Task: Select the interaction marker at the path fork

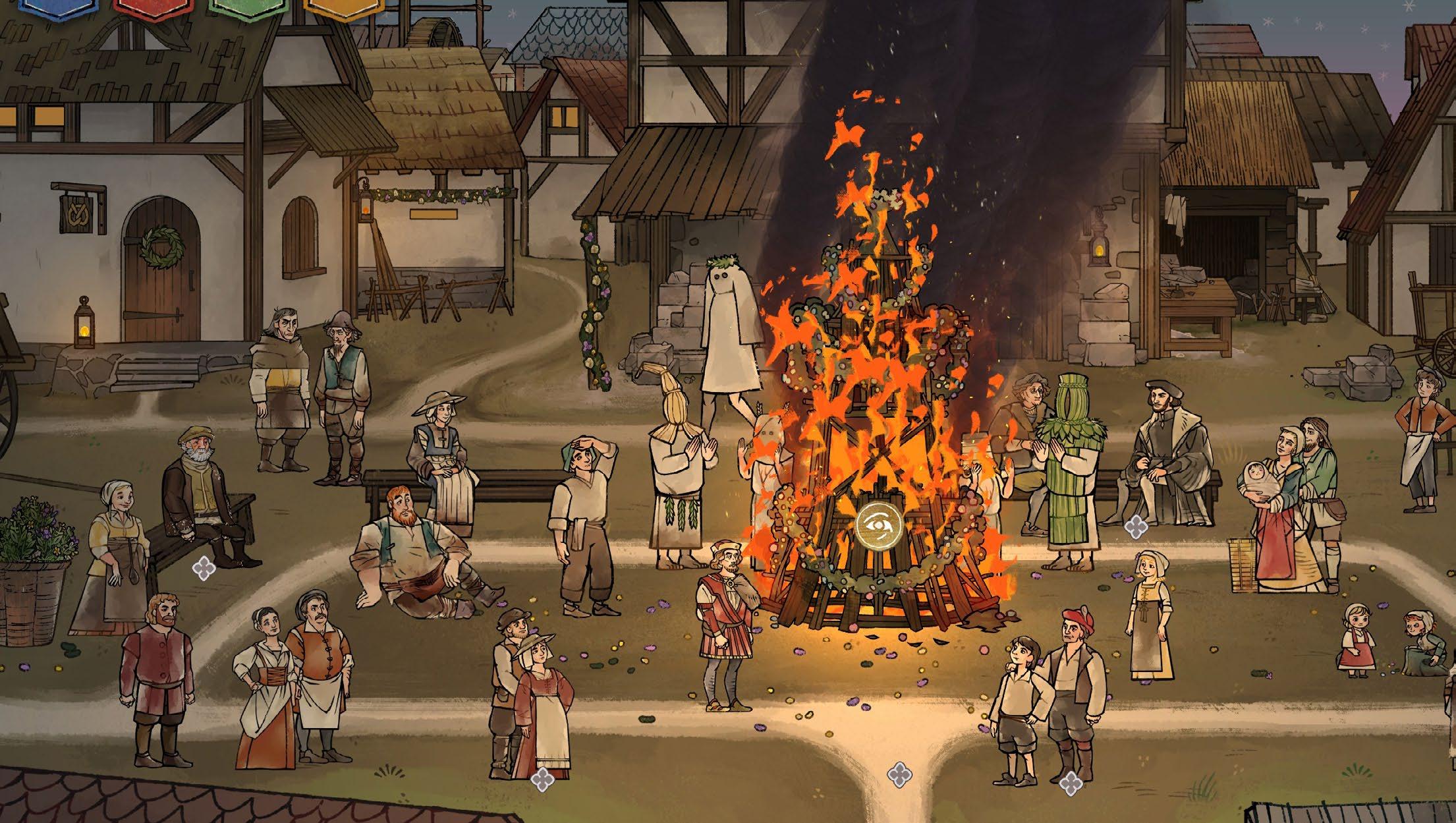Action: pyautogui.click(x=898, y=774)
